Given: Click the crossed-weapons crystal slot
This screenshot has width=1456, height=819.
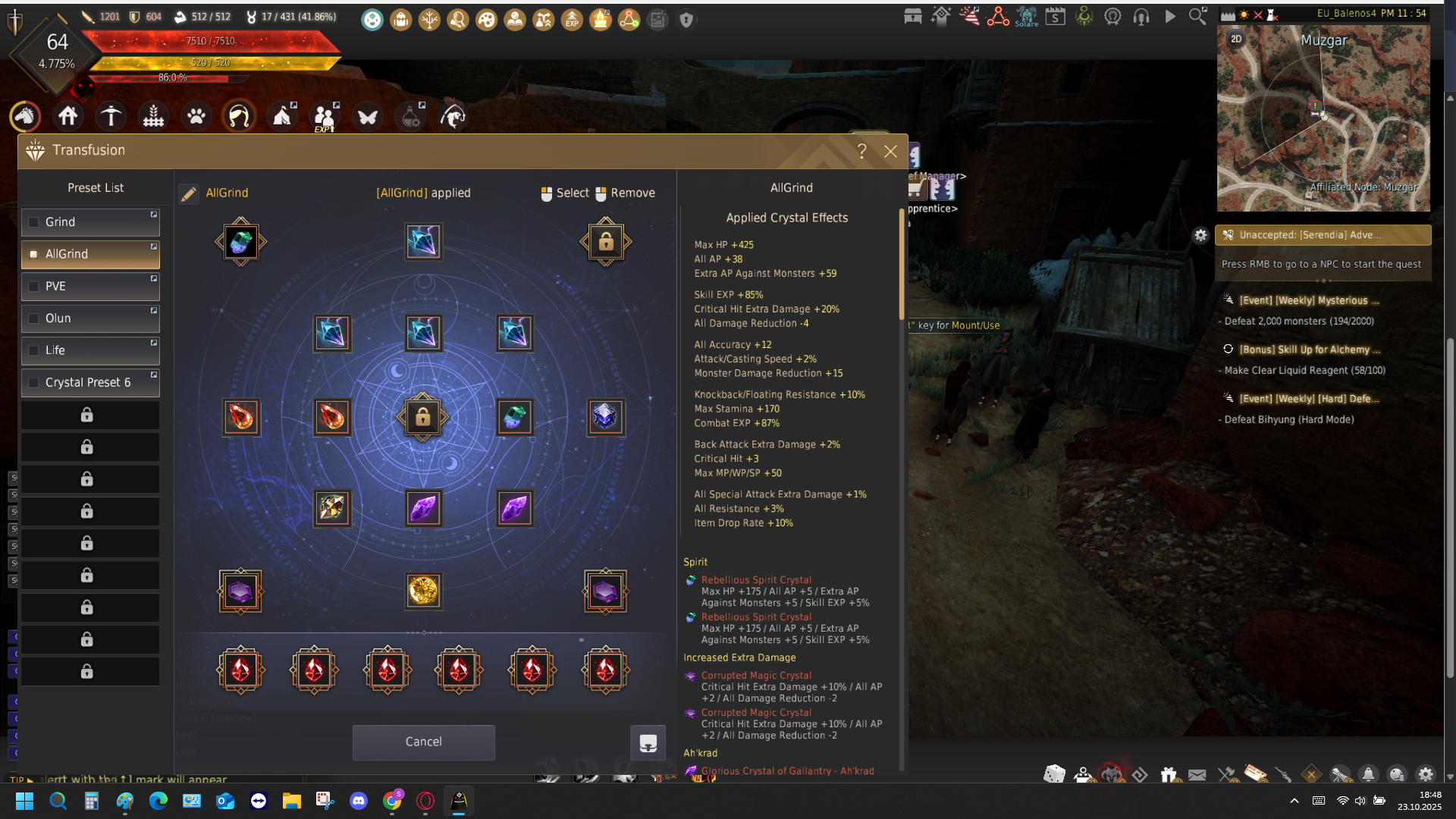Looking at the screenshot, I should (x=332, y=508).
